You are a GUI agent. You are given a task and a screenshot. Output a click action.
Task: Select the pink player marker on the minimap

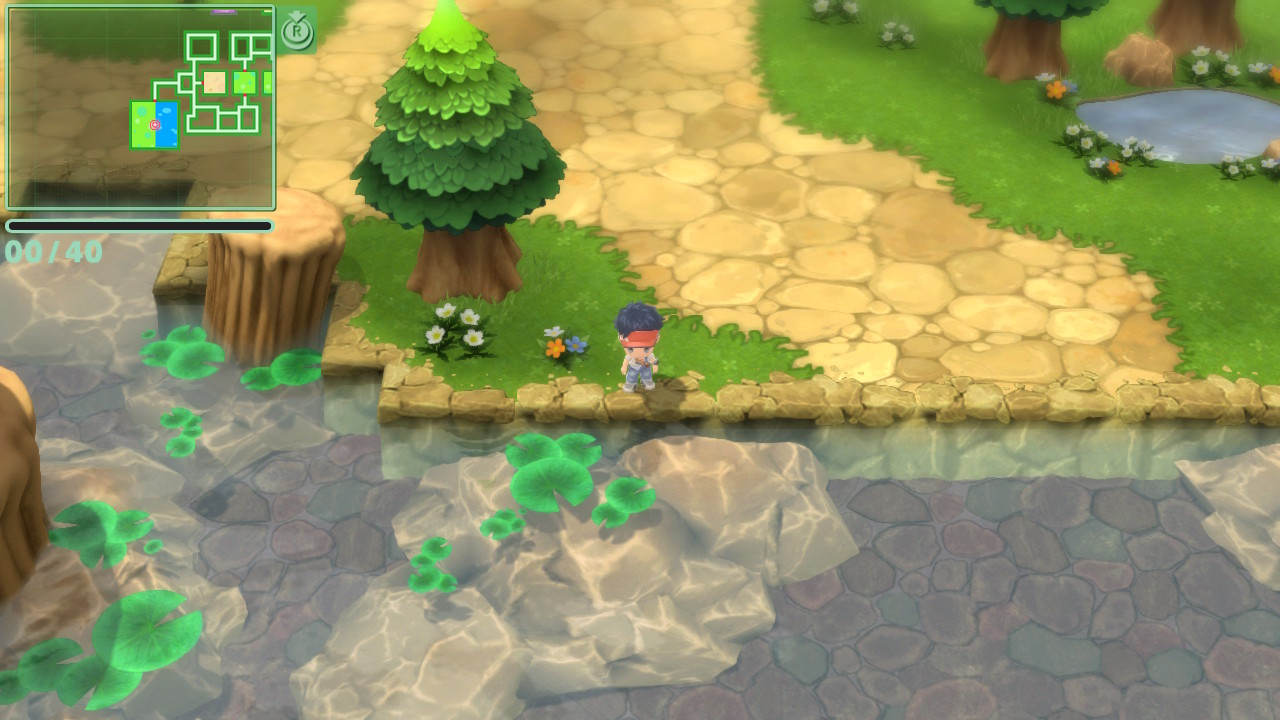155,125
